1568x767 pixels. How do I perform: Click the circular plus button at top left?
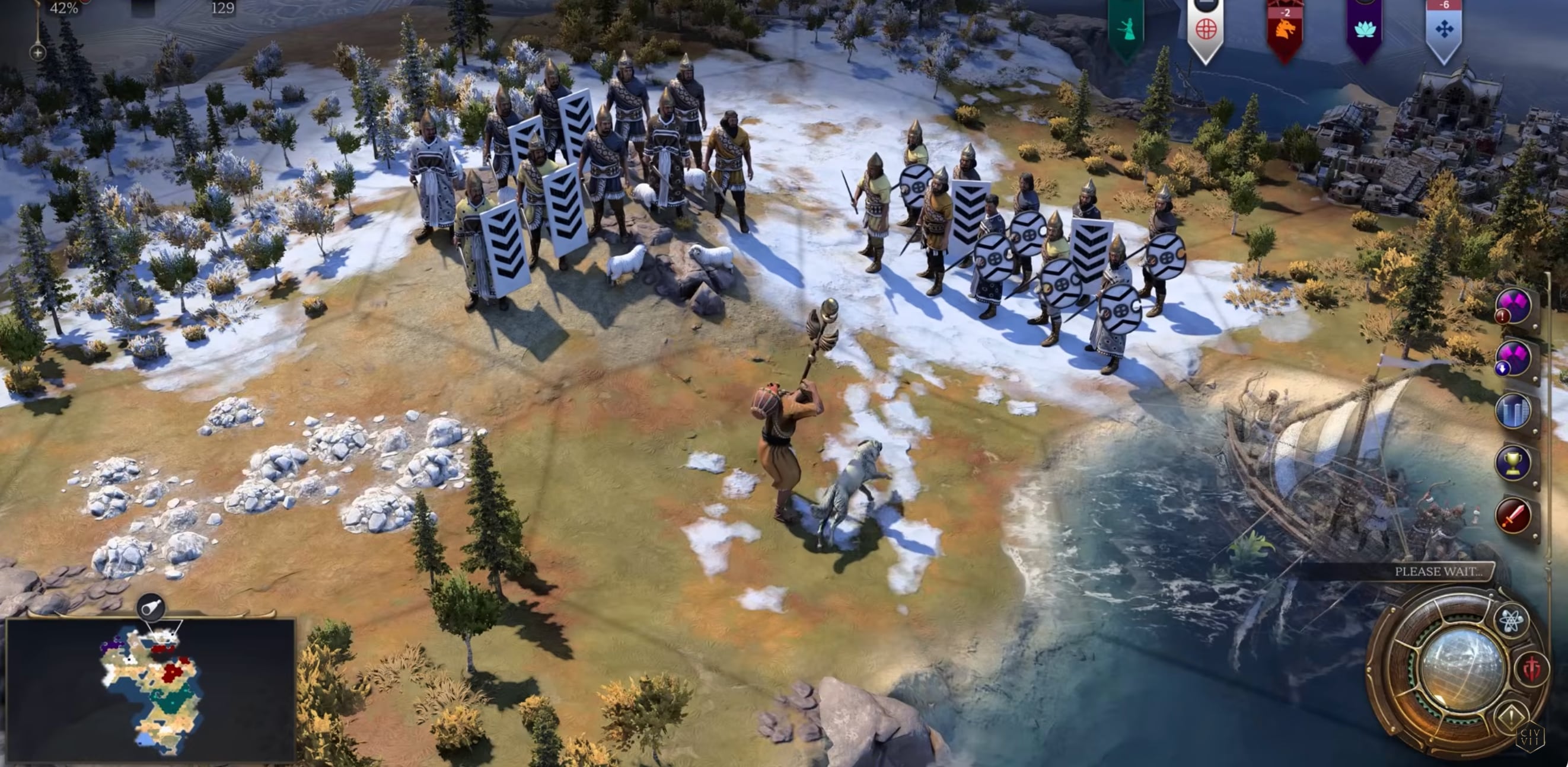[x=38, y=53]
